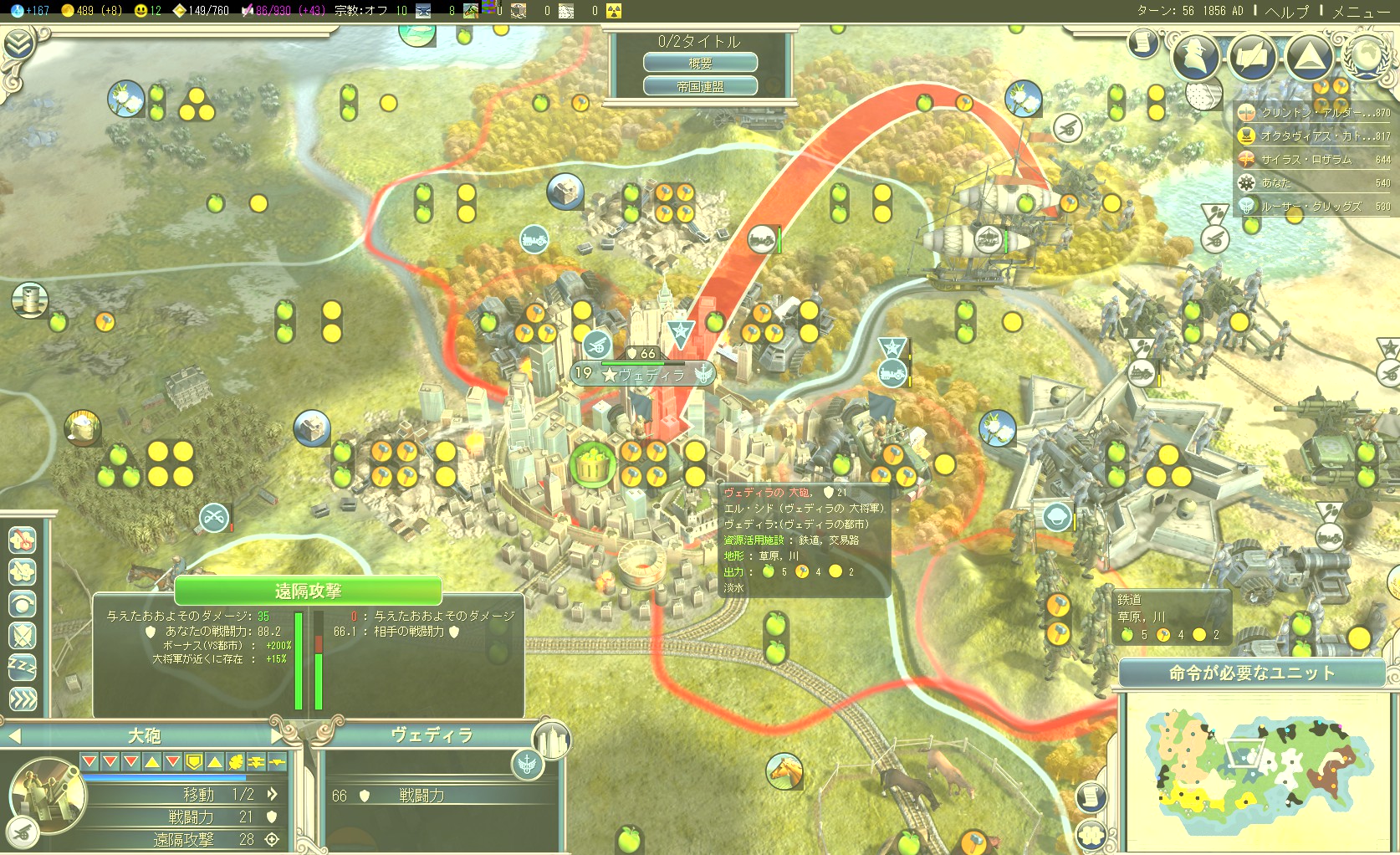
Task: Select クリントン・アルダー in the score list
Action: 1311,112
